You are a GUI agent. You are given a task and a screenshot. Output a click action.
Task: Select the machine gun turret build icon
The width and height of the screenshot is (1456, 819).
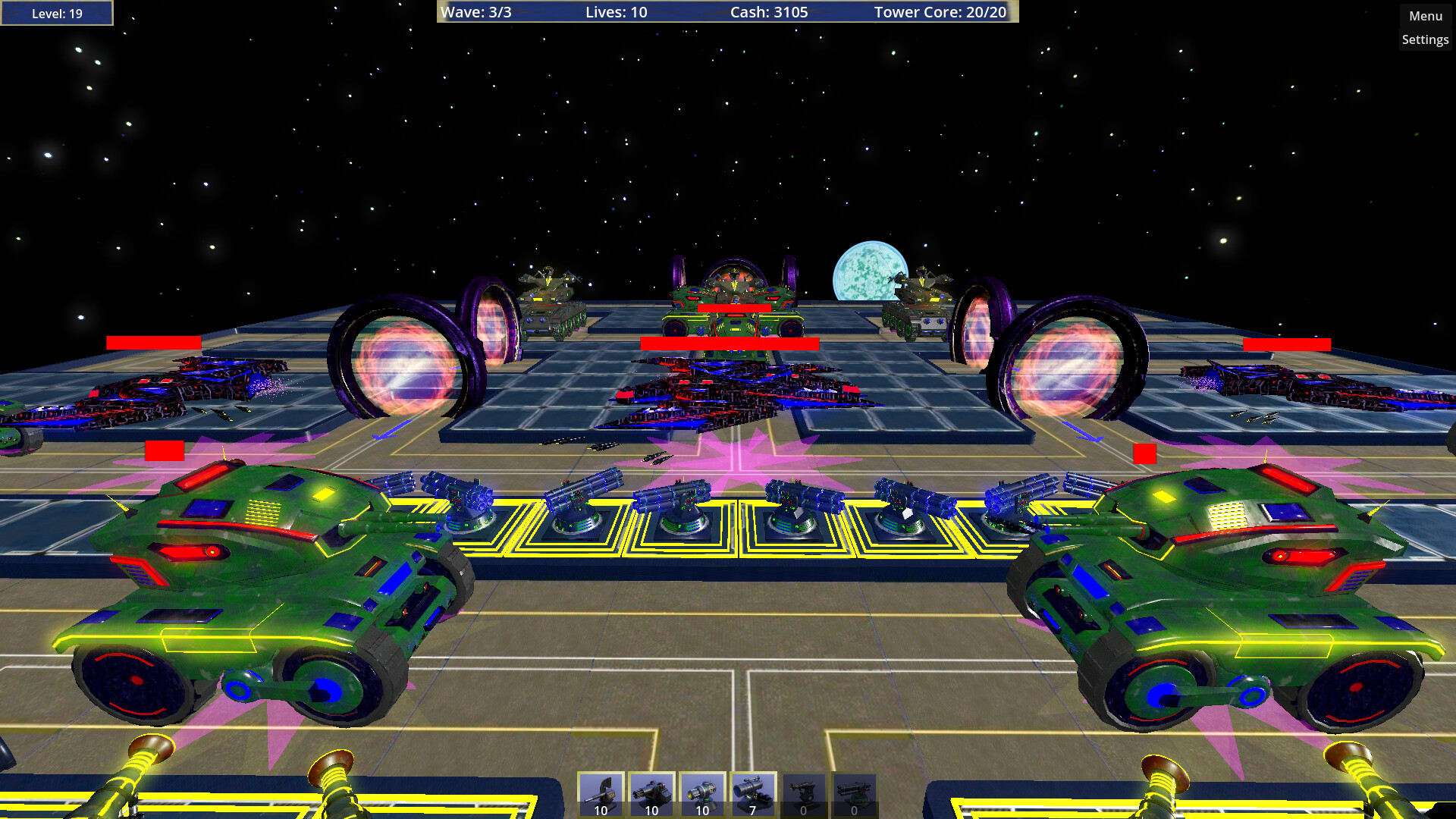click(x=601, y=795)
